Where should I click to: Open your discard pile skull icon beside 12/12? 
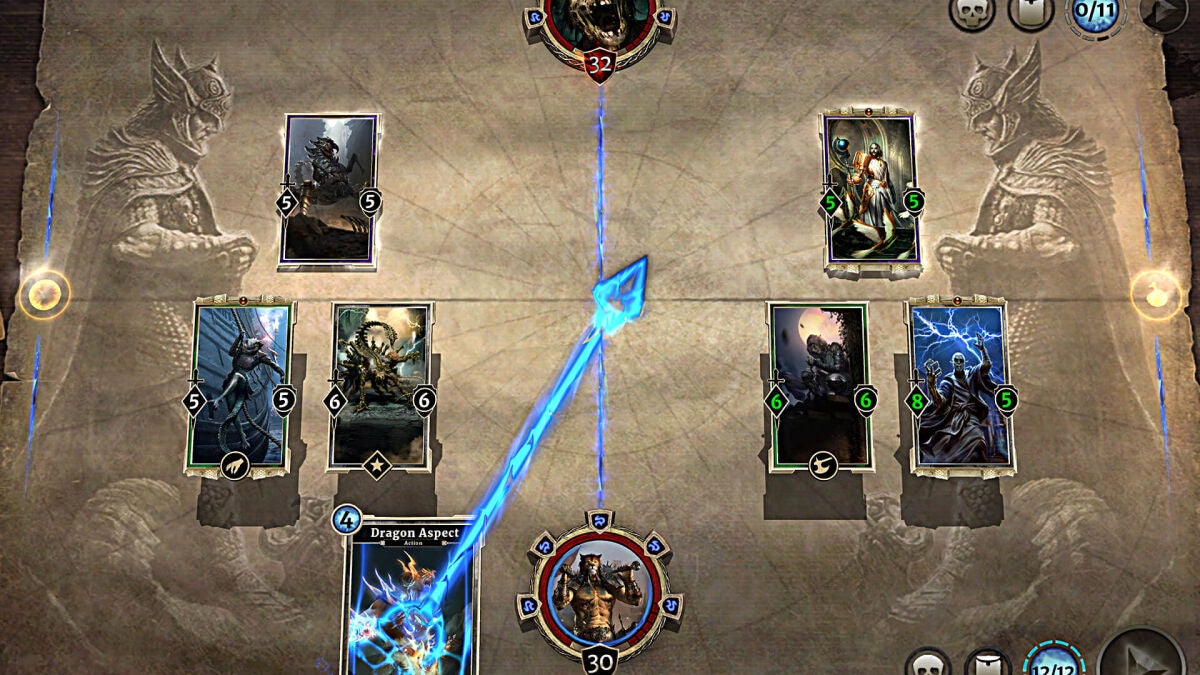pos(928,664)
